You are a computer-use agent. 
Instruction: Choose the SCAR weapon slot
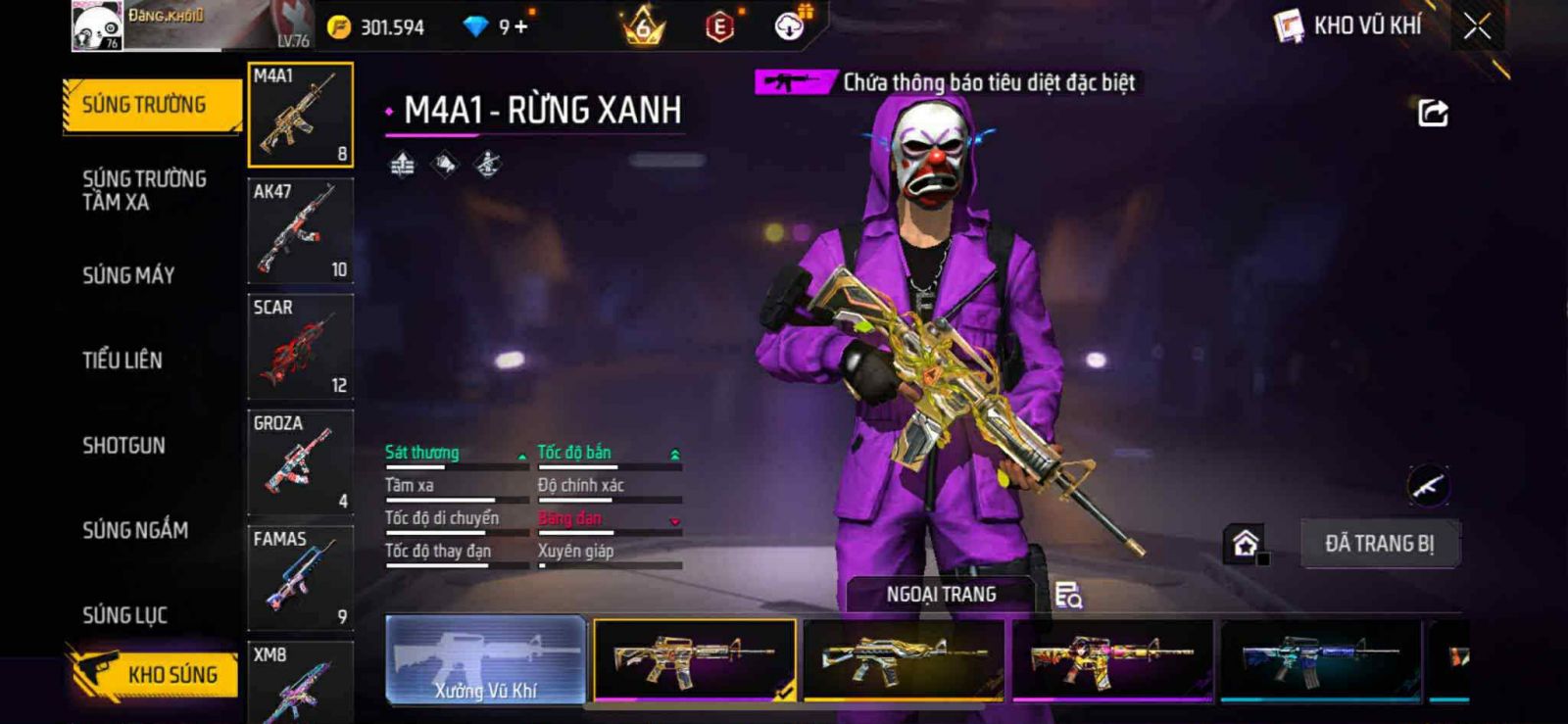[x=300, y=346]
